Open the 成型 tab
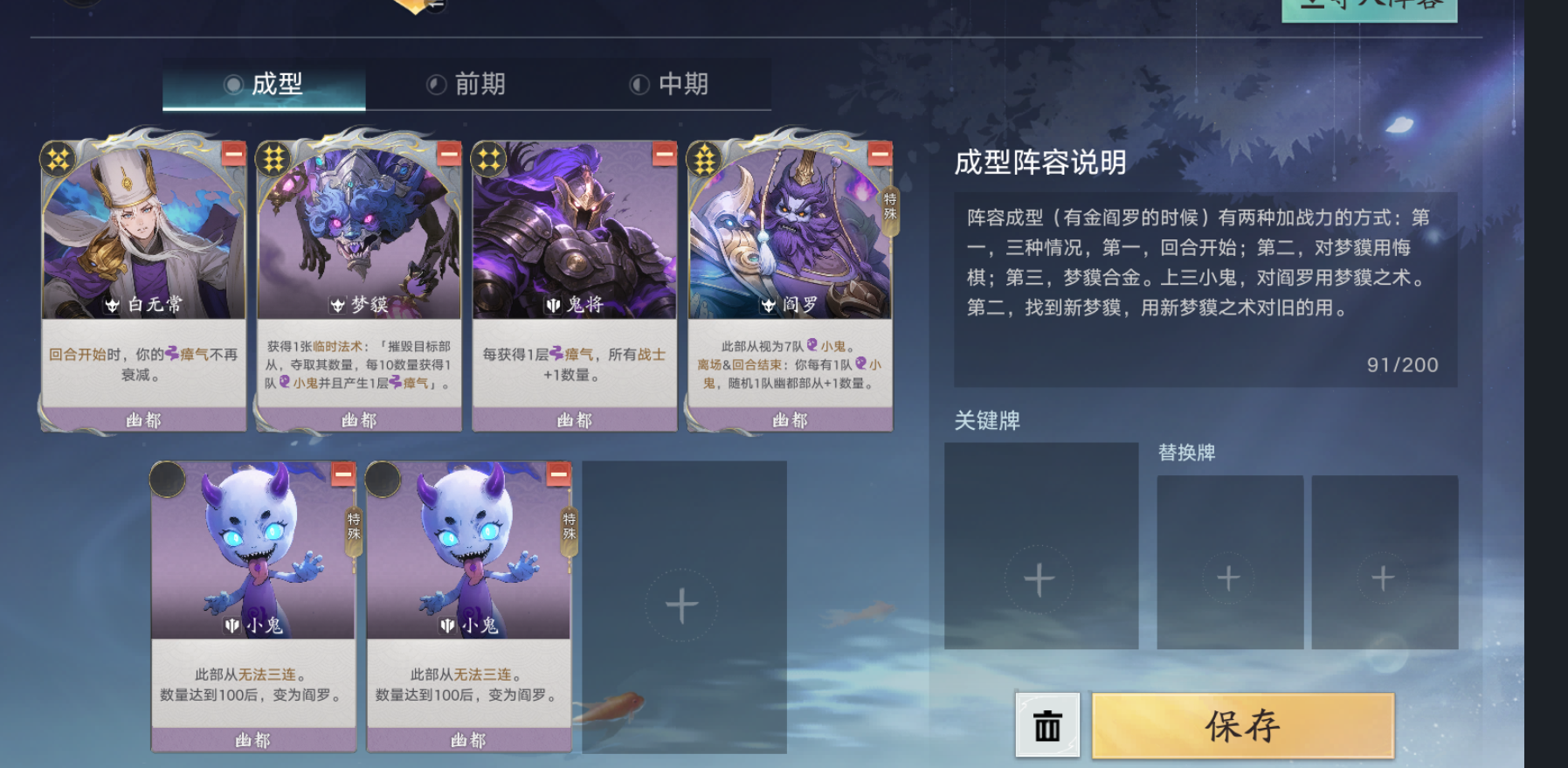The image size is (1568, 768). [263, 85]
